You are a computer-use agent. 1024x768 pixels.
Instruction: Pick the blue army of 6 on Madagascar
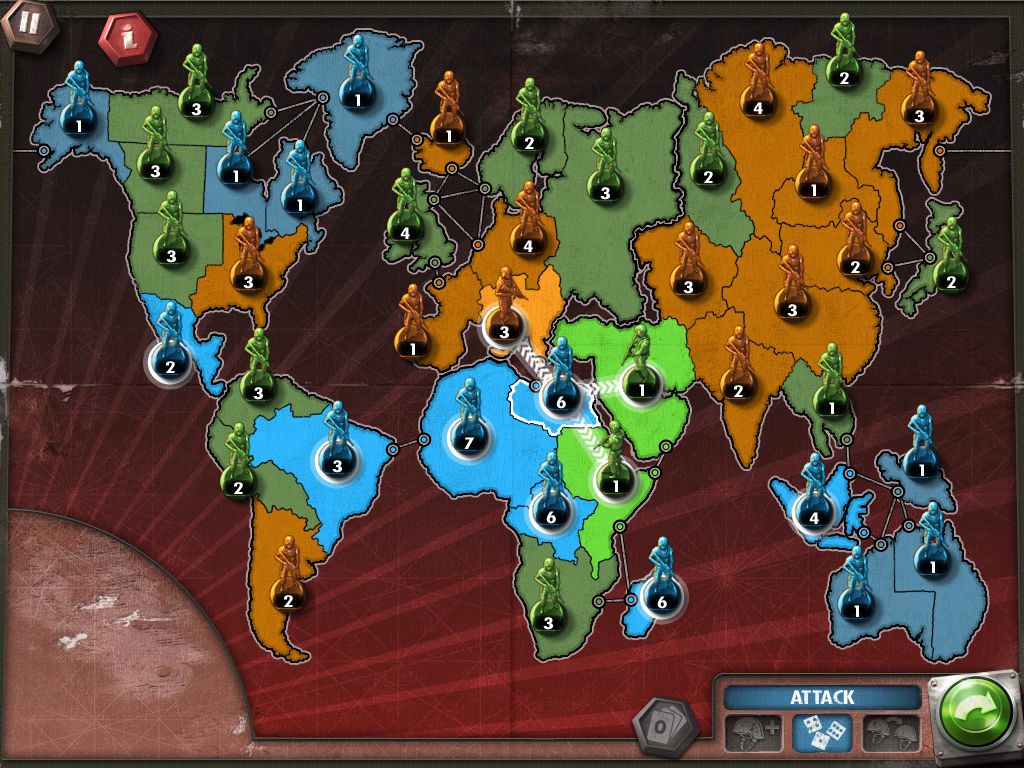click(x=660, y=601)
